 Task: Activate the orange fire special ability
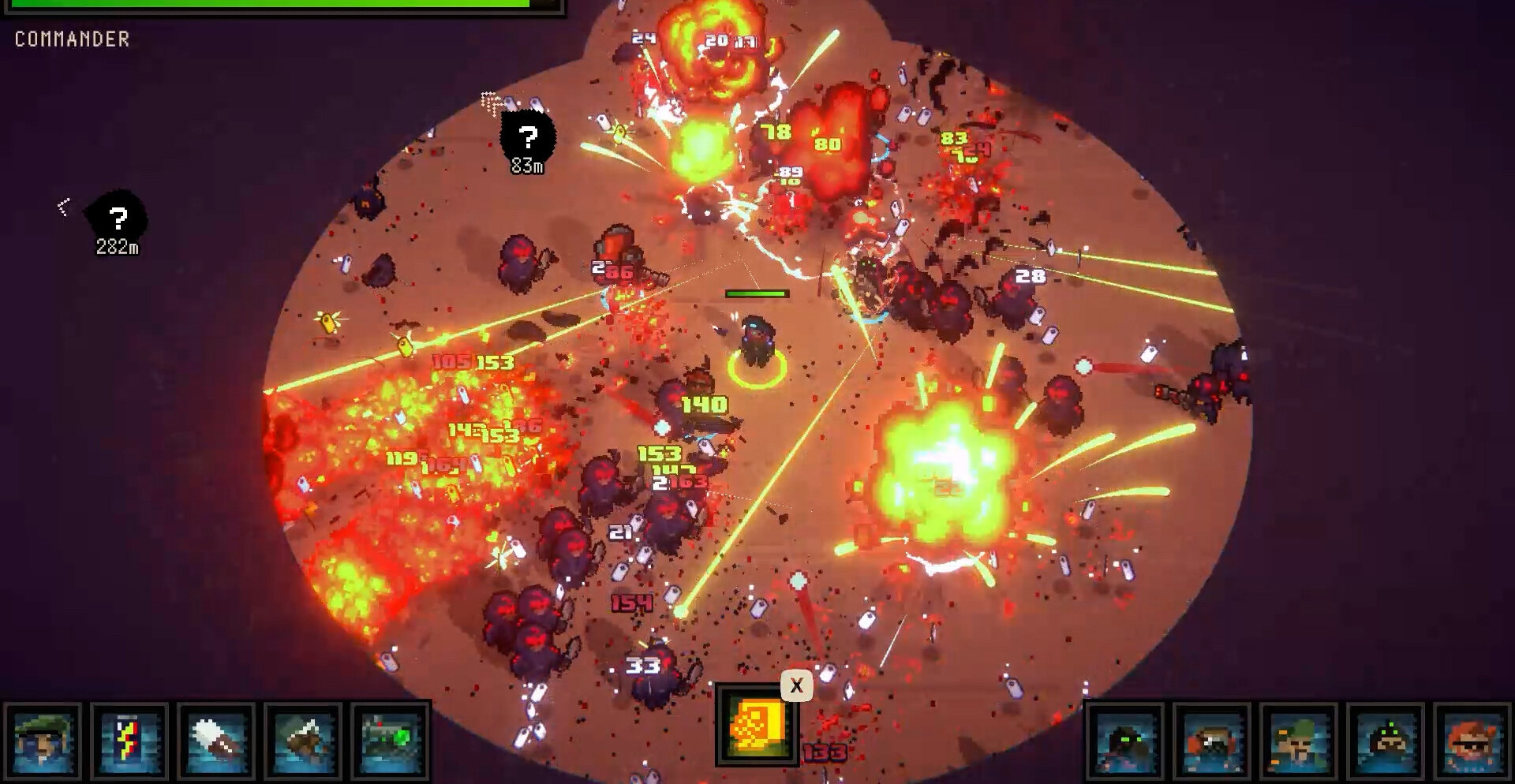coord(756,725)
